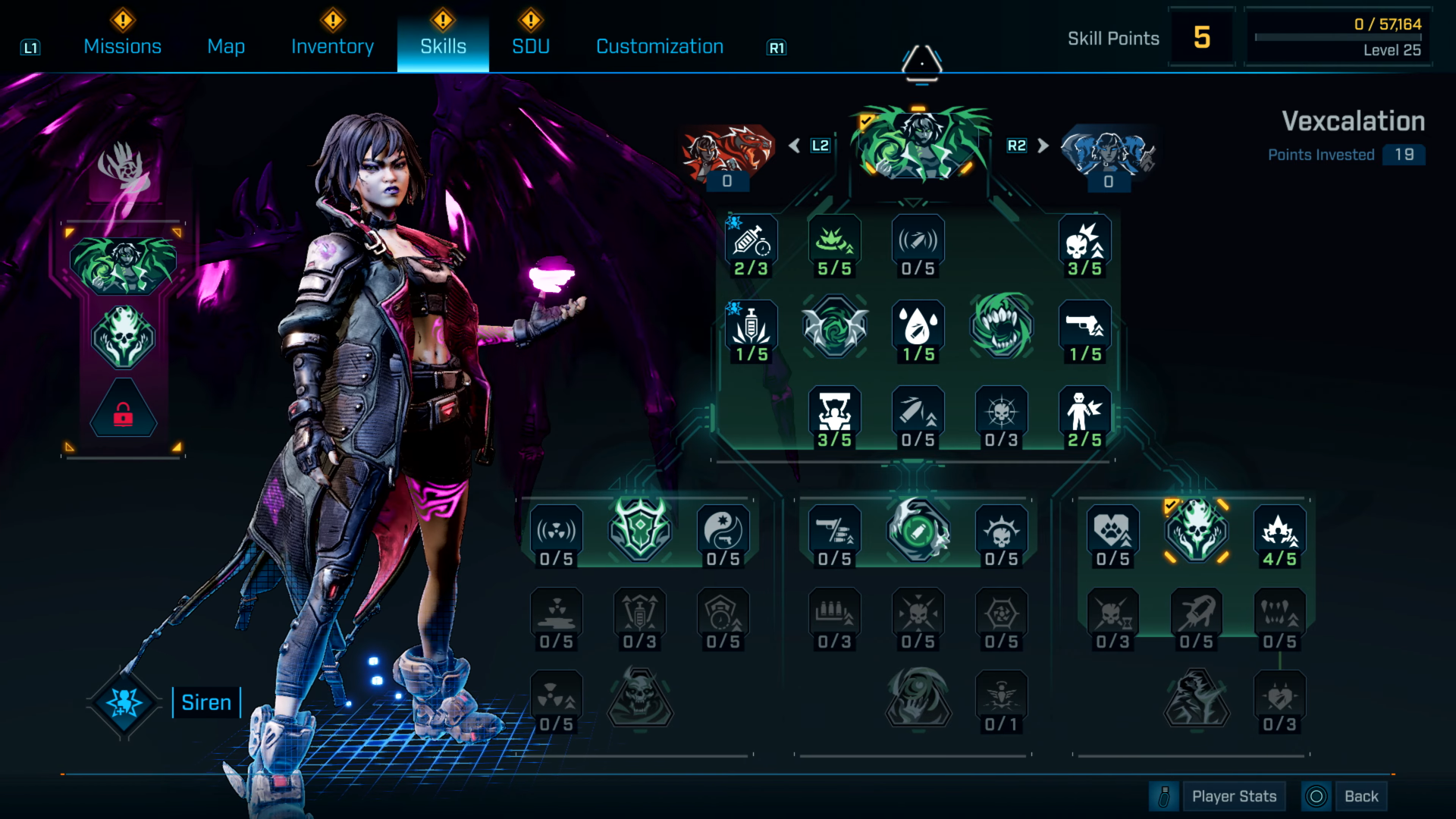Screen dimensions: 1456x819
Task: Open Player Stats
Action: (x=1235, y=795)
